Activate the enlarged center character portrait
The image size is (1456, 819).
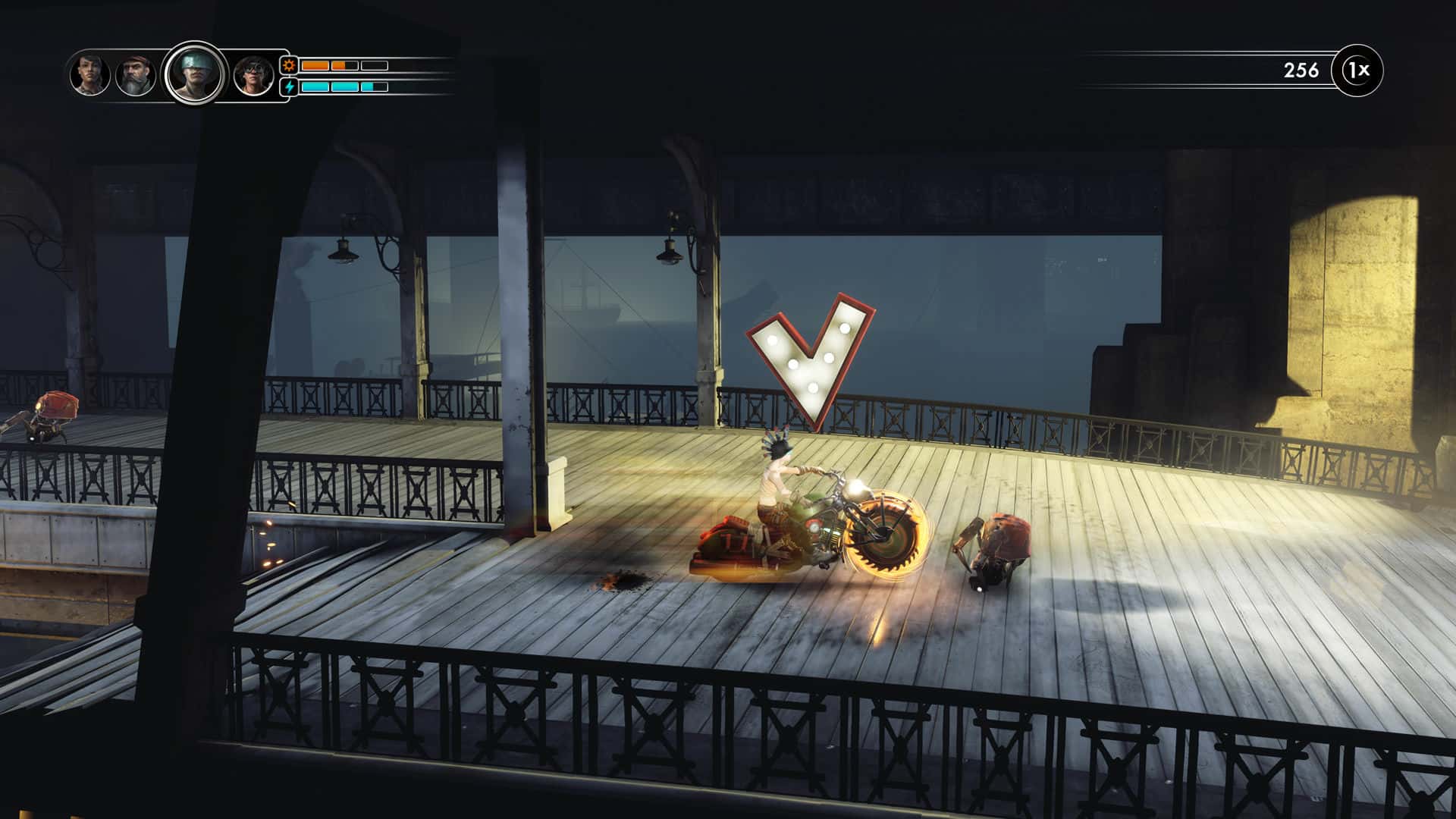tap(196, 74)
